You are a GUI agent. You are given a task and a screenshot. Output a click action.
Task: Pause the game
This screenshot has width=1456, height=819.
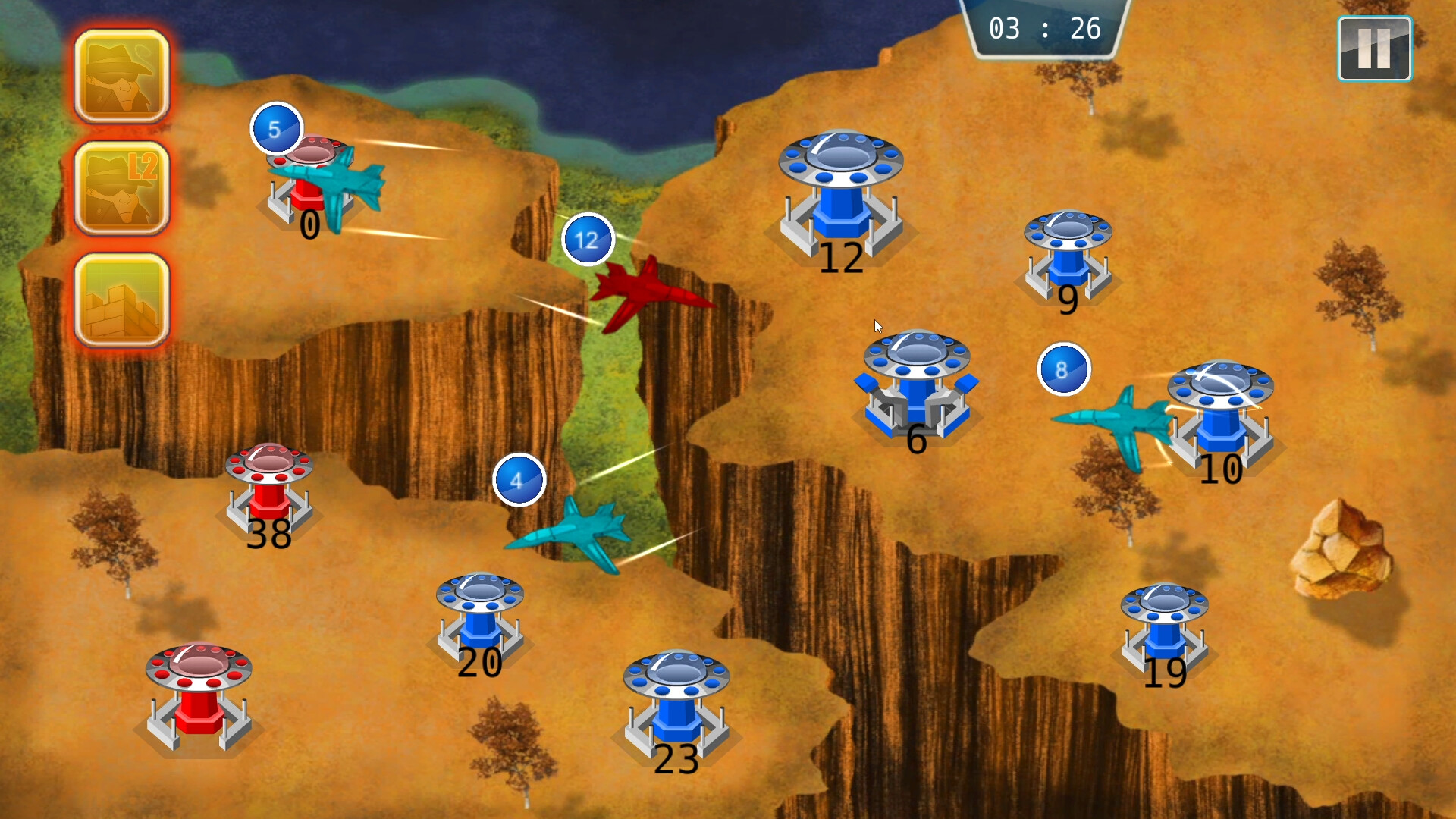1373,48
